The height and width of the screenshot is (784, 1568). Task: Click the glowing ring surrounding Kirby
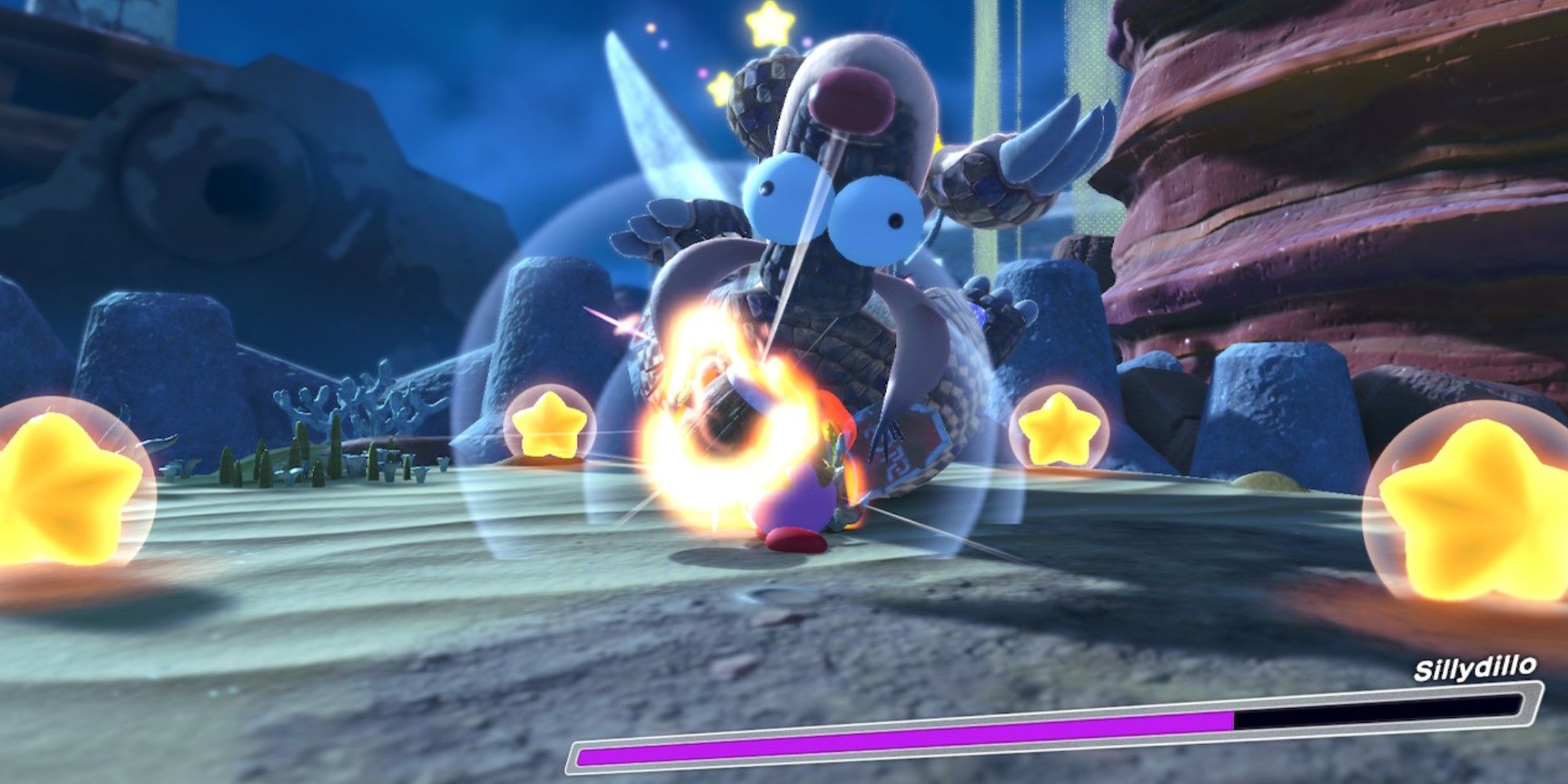click(721, 408)
